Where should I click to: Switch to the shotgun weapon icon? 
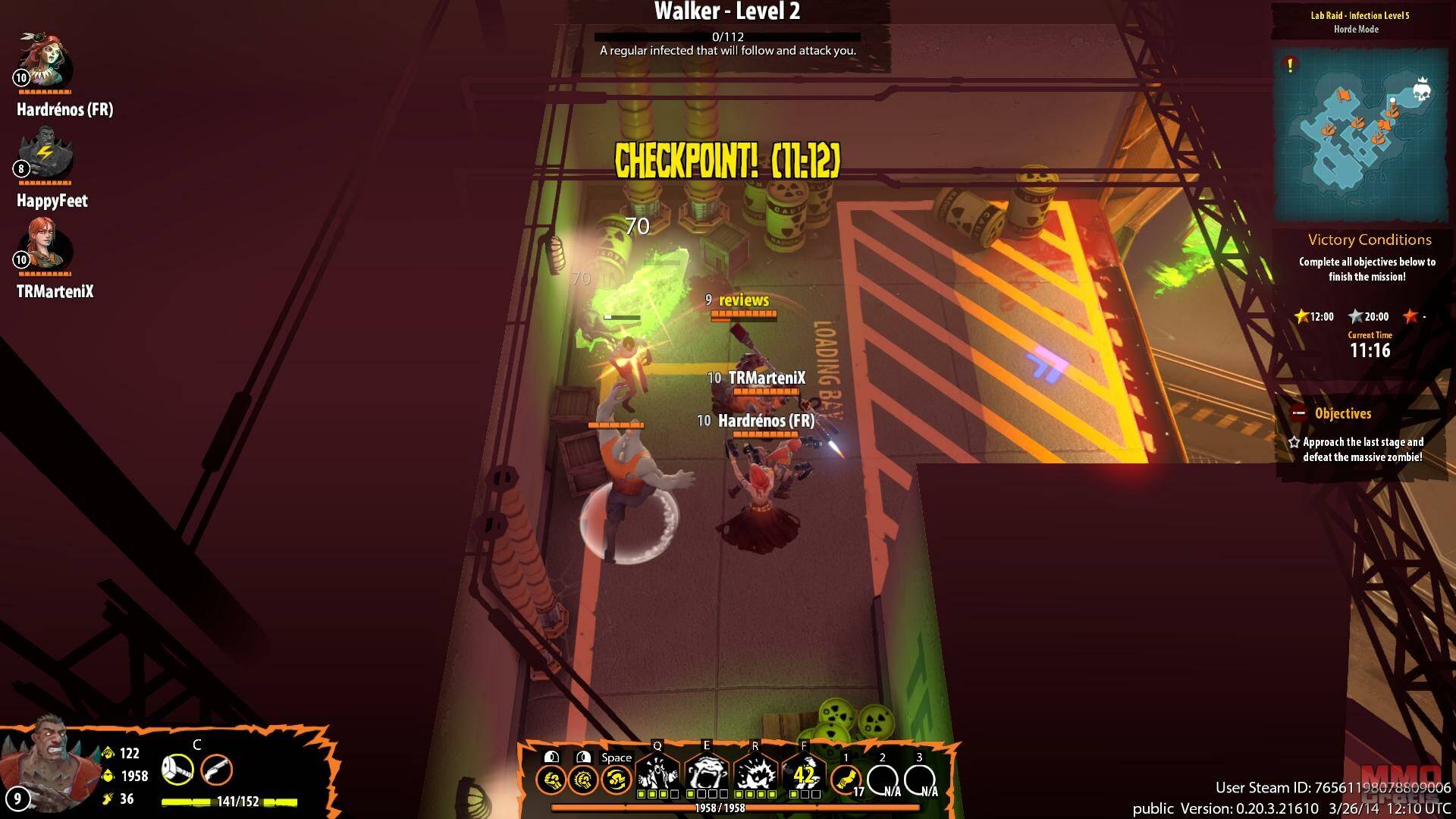click(217, 770)
